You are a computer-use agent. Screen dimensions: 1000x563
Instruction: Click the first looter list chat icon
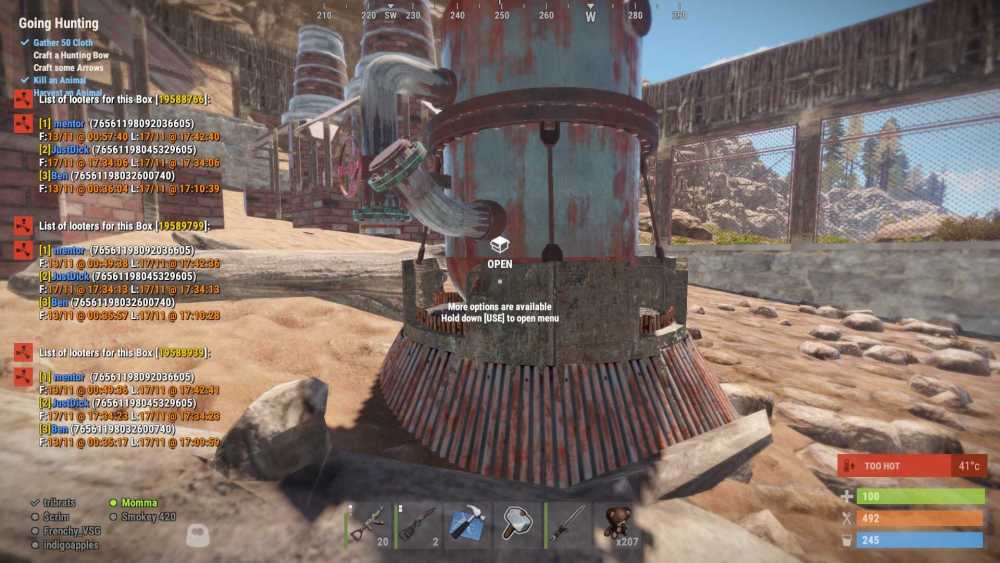pyautogui.click(x=22, y=98)
